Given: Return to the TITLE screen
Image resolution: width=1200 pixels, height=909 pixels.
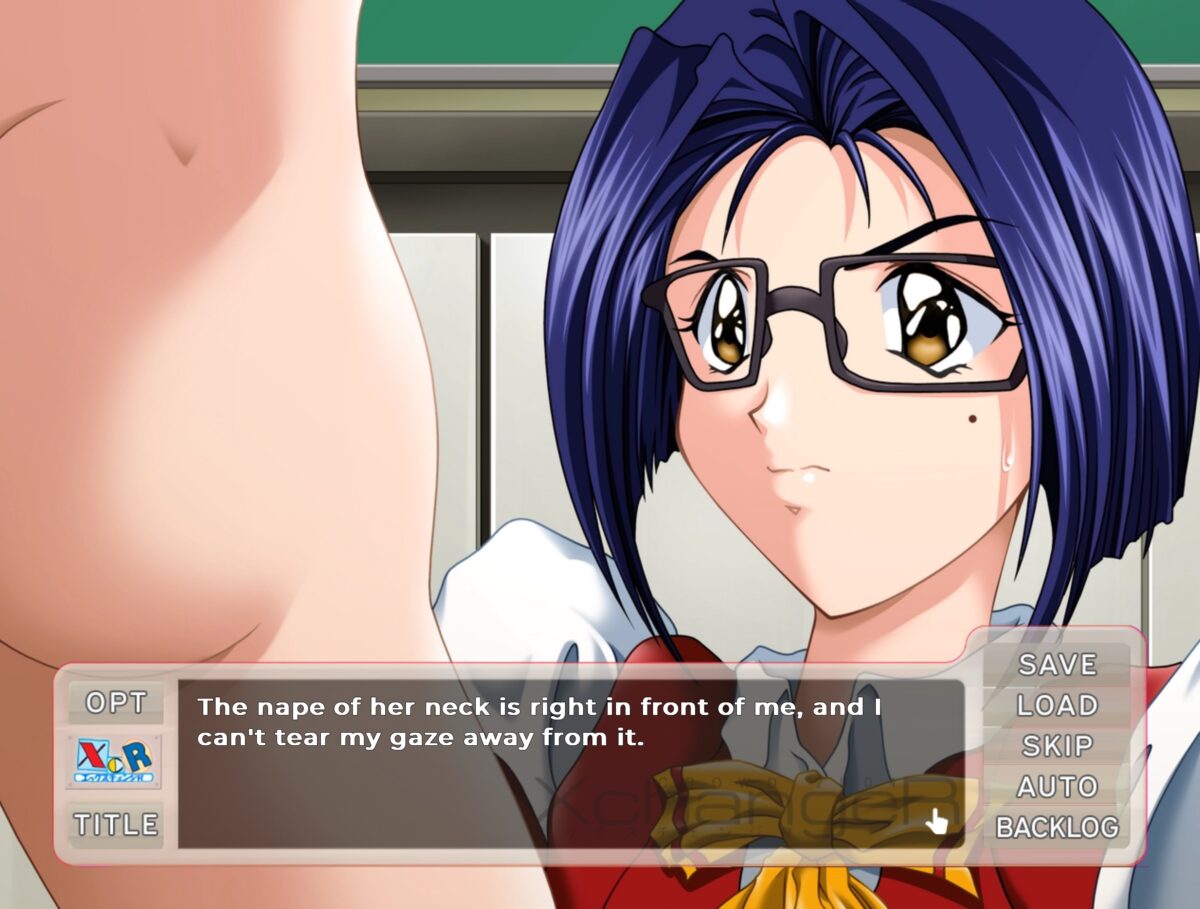Looking at the screenshot, I should tap(116, 825).
